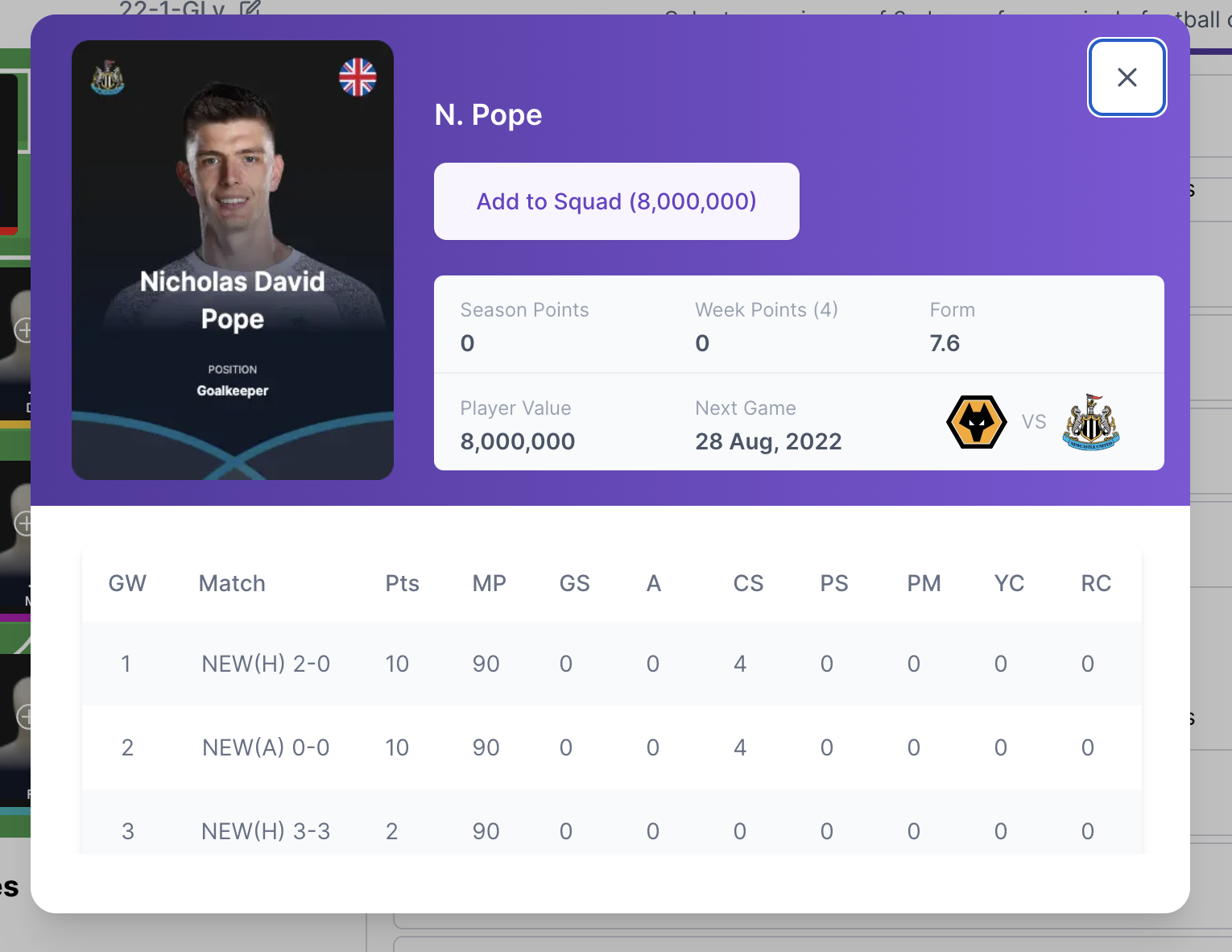Add N. Pope to squad for 8,000,000
The height and width of the screenshot is (952, 1232).
coord(616,201)
